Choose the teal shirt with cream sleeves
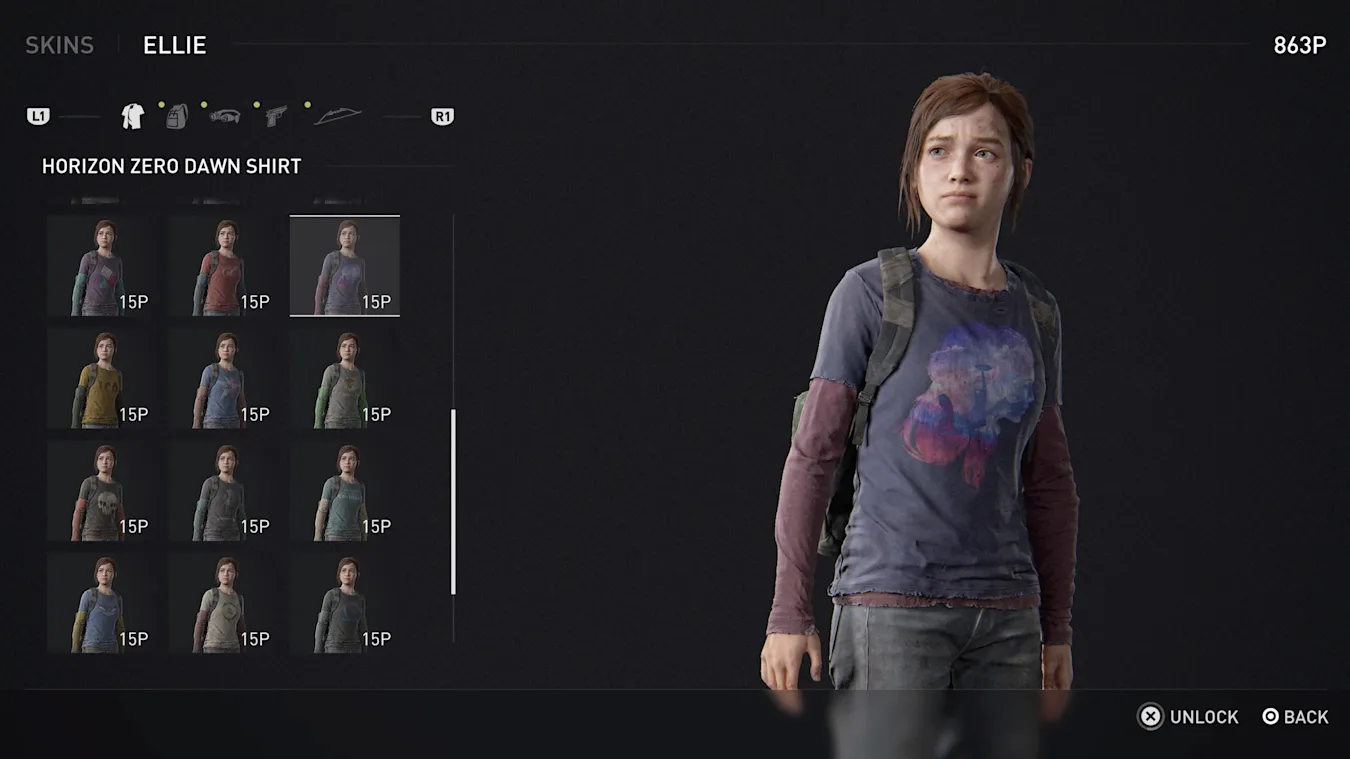Screen dimensions: 1350x759 (345, 491)
